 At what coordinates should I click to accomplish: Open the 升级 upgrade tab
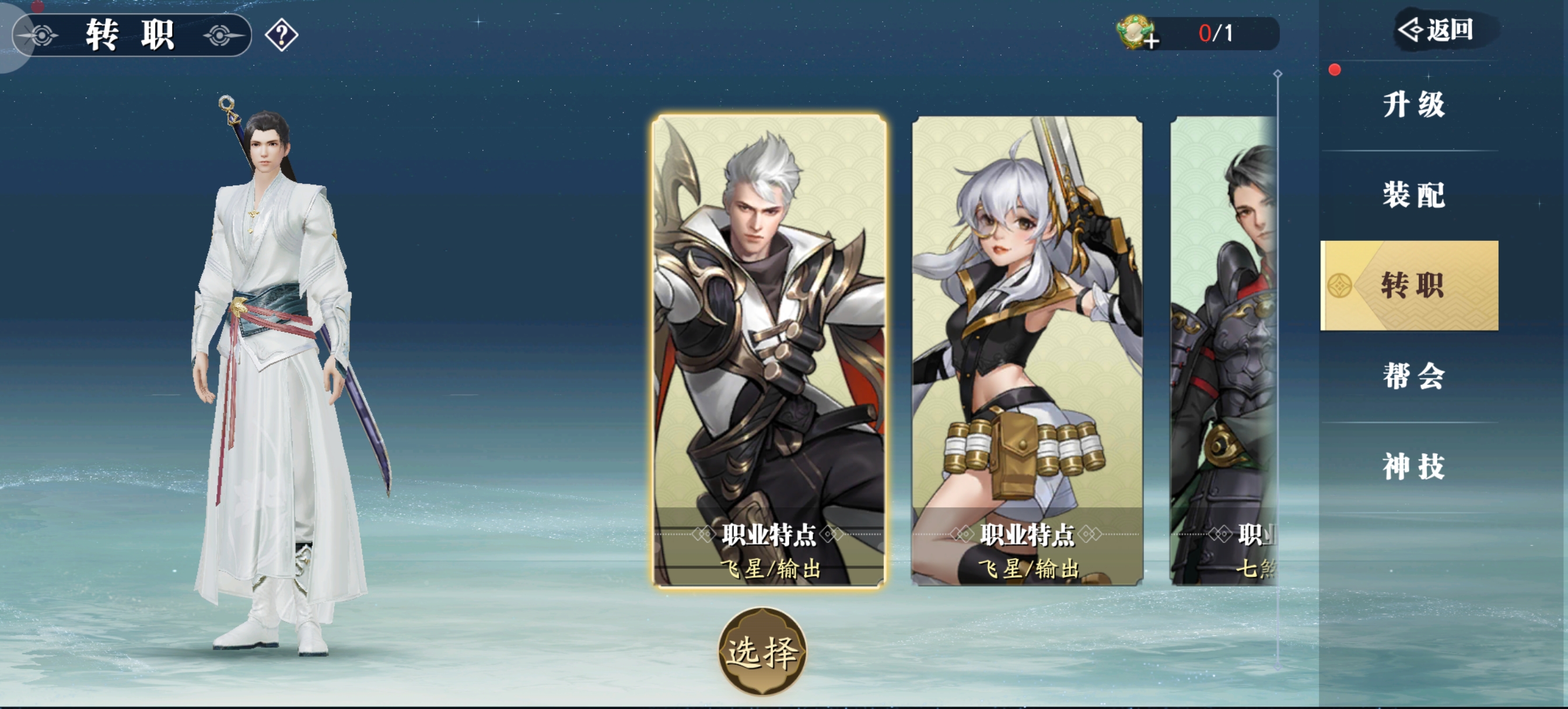pyautogui.click(x=1412, y=105)
